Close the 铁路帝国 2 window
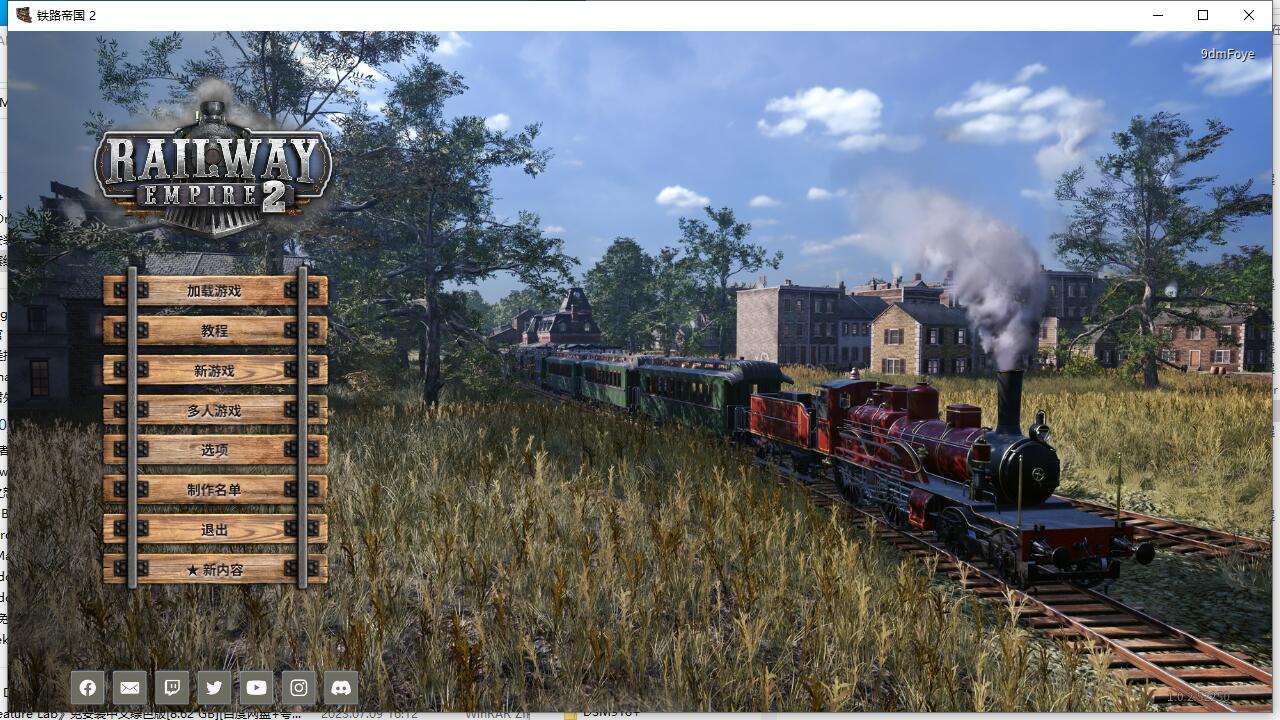This screenshot has height=720, width=1280. coord(1249,15)
